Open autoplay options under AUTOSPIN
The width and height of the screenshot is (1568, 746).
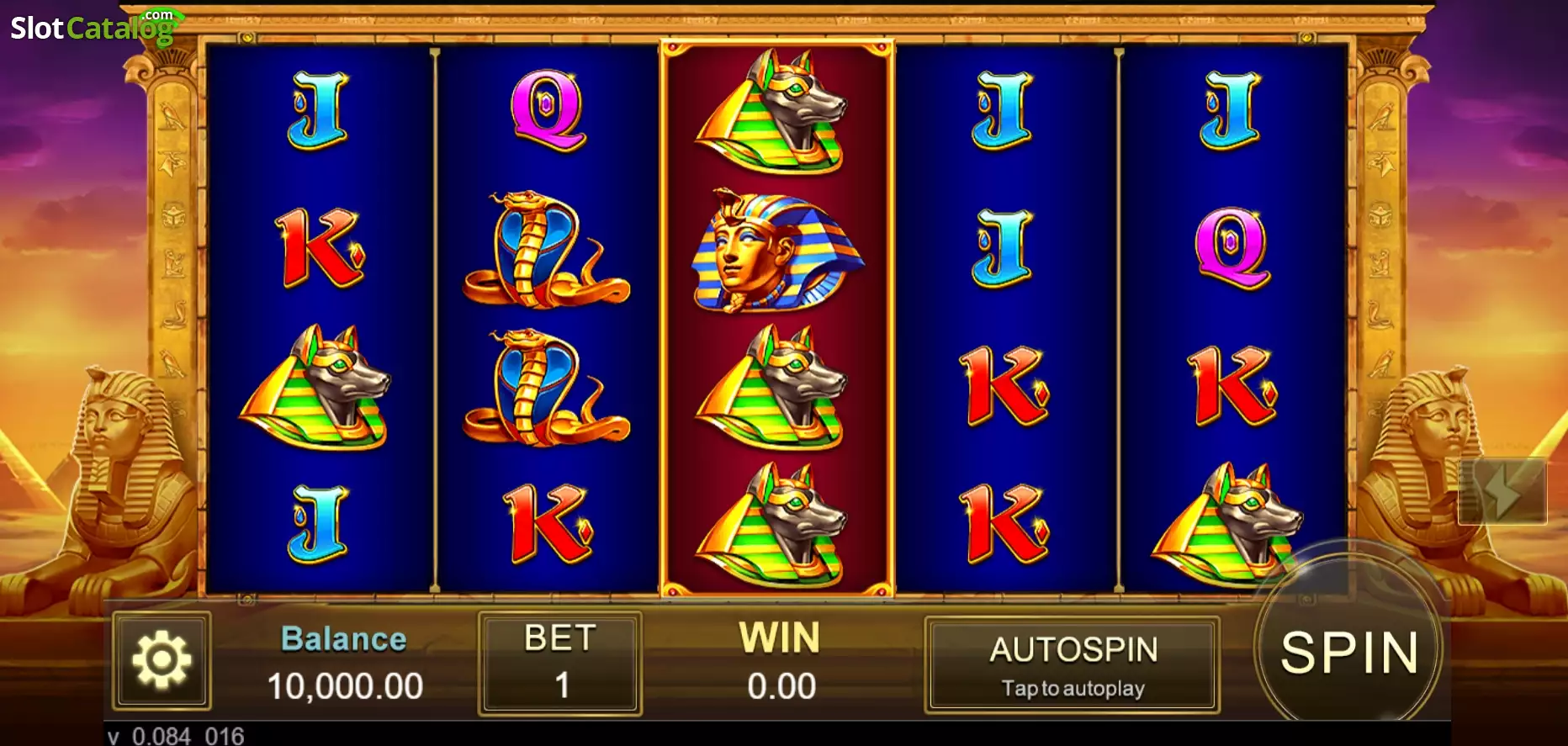pyautogui.click(x=1073, y=688)
